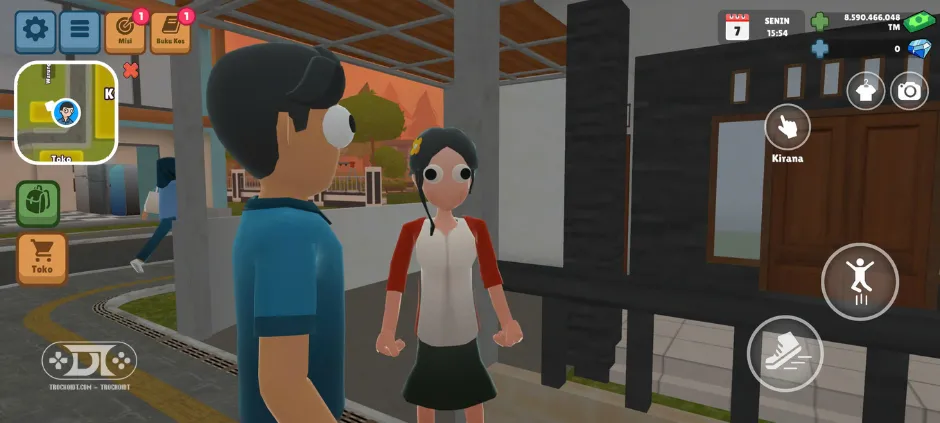
Task: Add money with the green plus
Action: tap(820, 22)
